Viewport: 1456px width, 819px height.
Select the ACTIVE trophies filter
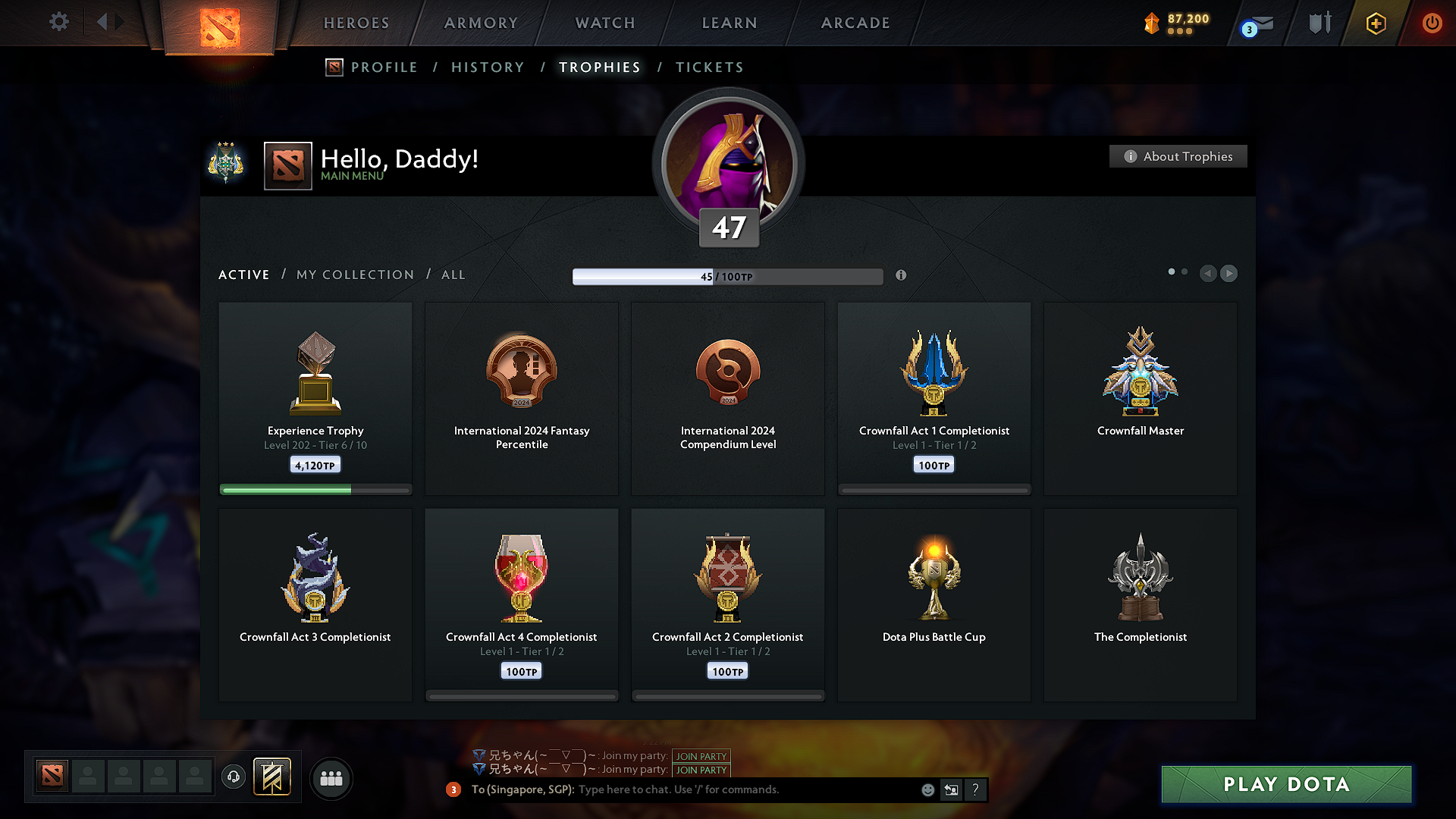point(243,275)
